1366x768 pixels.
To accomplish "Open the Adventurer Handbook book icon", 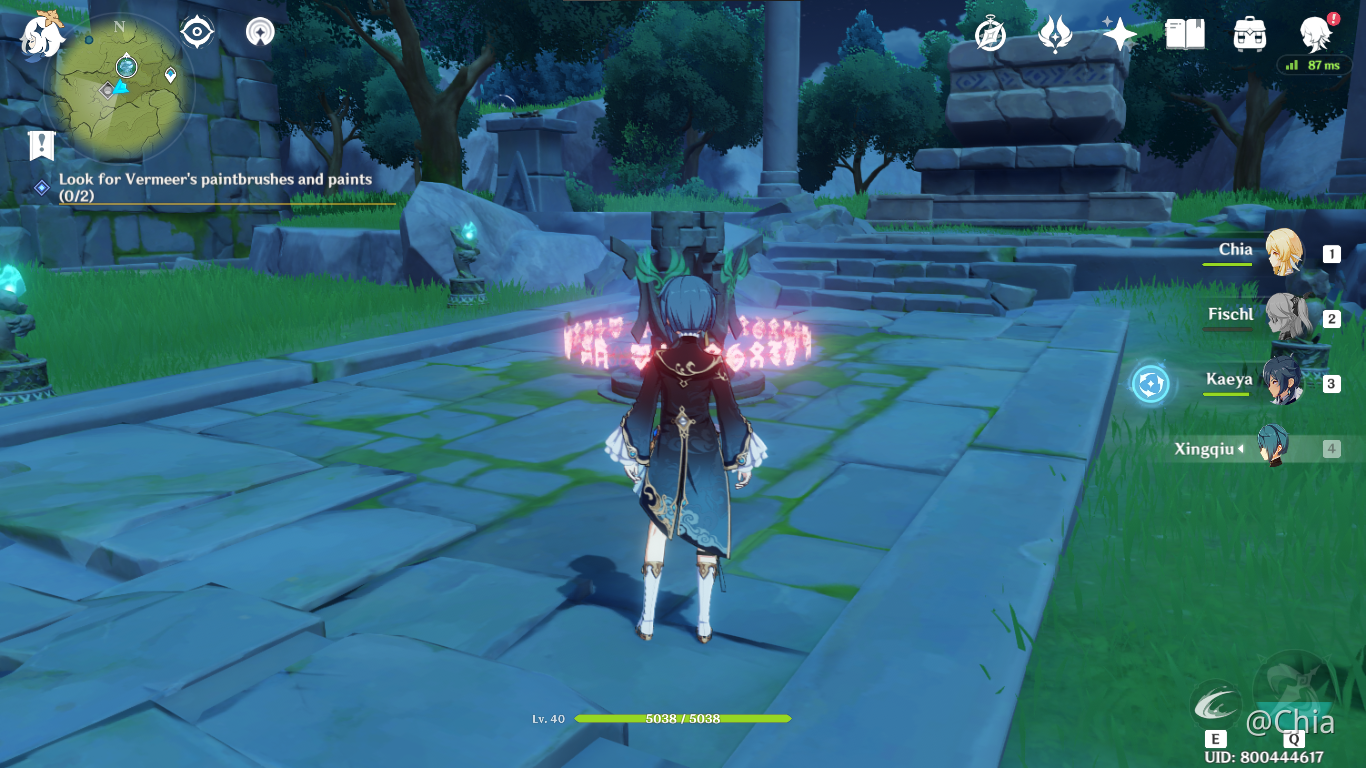I will pos(1185,35).
